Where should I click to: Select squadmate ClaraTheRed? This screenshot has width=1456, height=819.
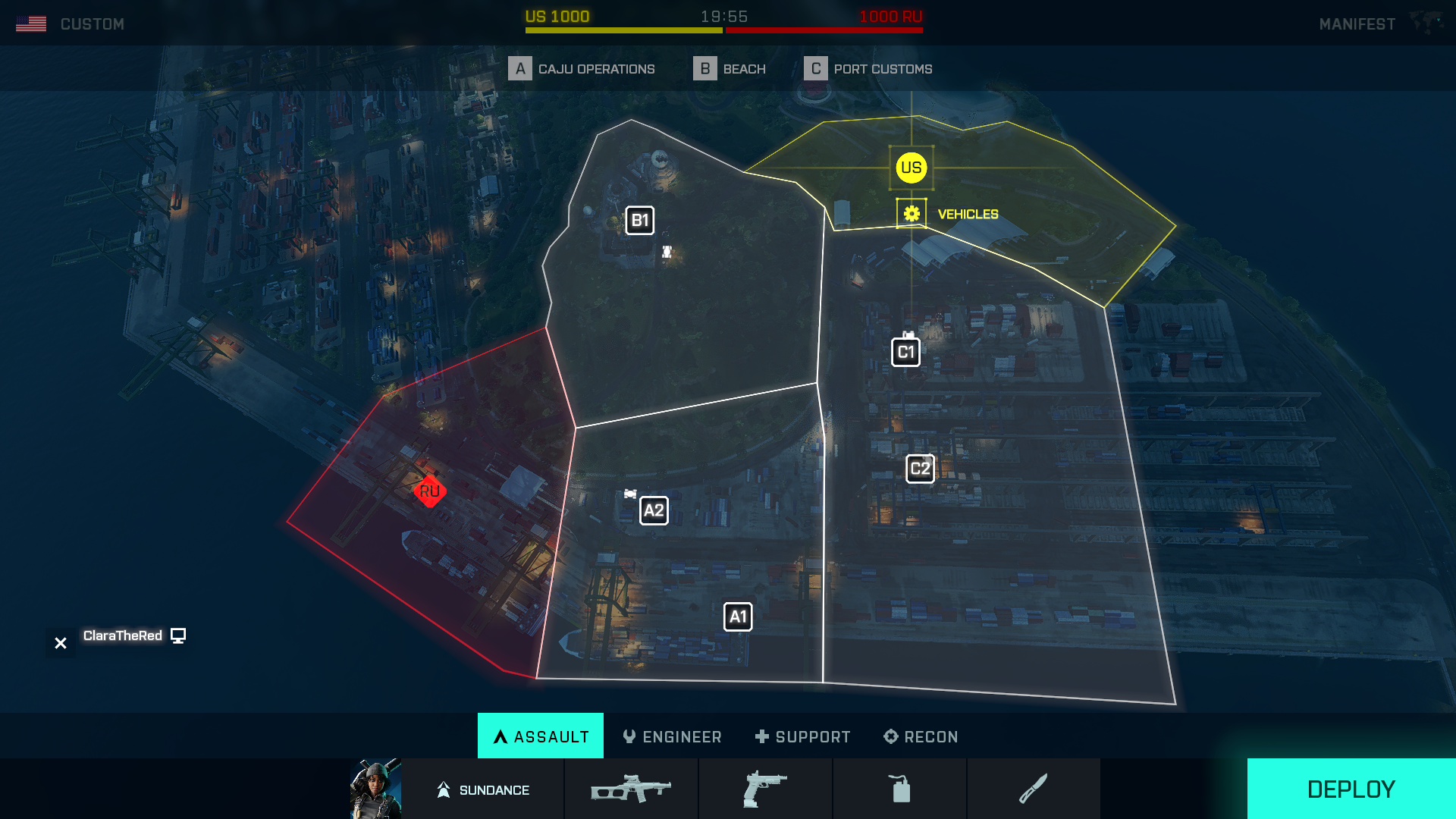tap(124, 635)
